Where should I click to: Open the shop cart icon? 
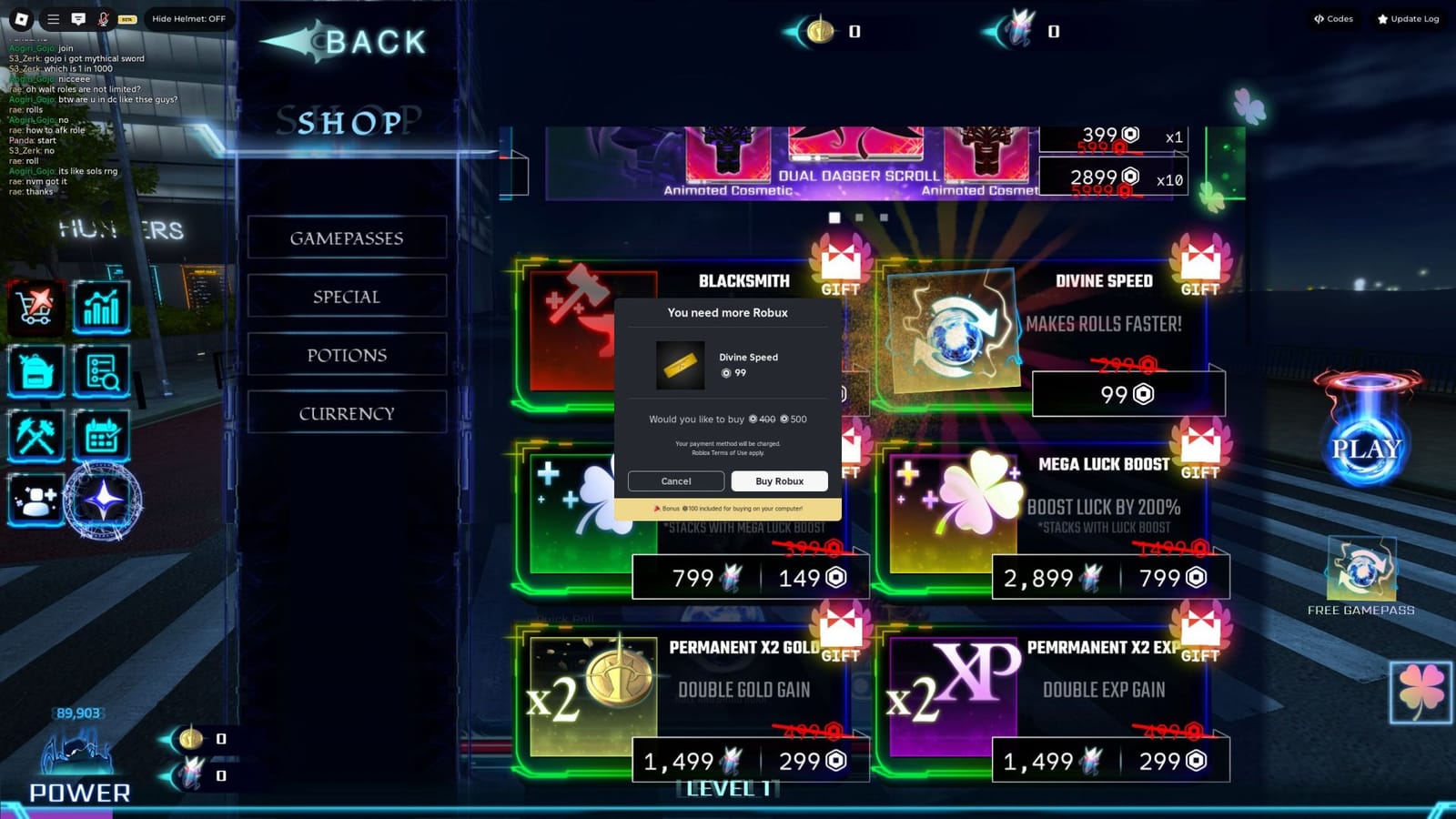36,308
